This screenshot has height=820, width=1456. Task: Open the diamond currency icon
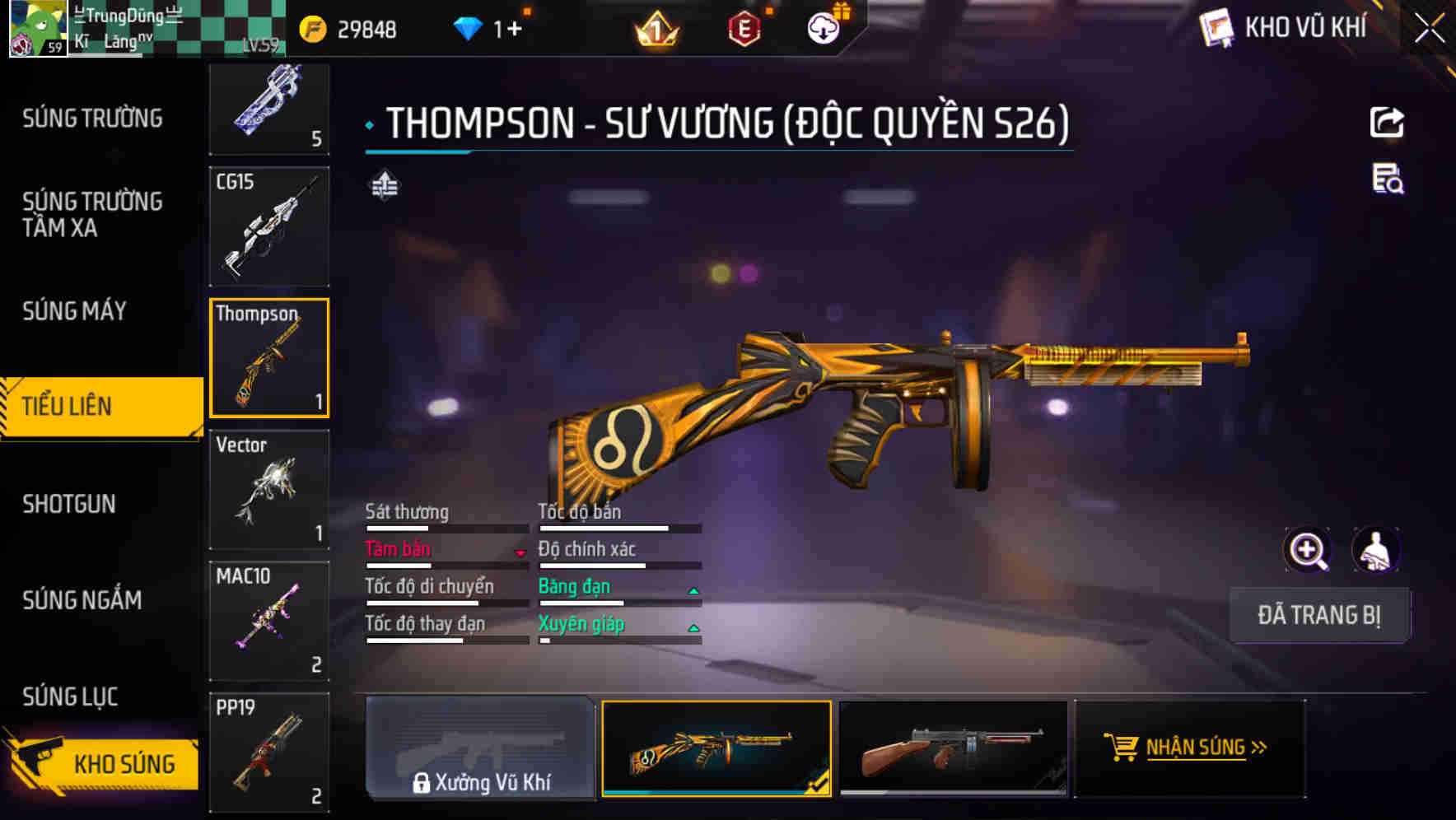click(468, 27)
